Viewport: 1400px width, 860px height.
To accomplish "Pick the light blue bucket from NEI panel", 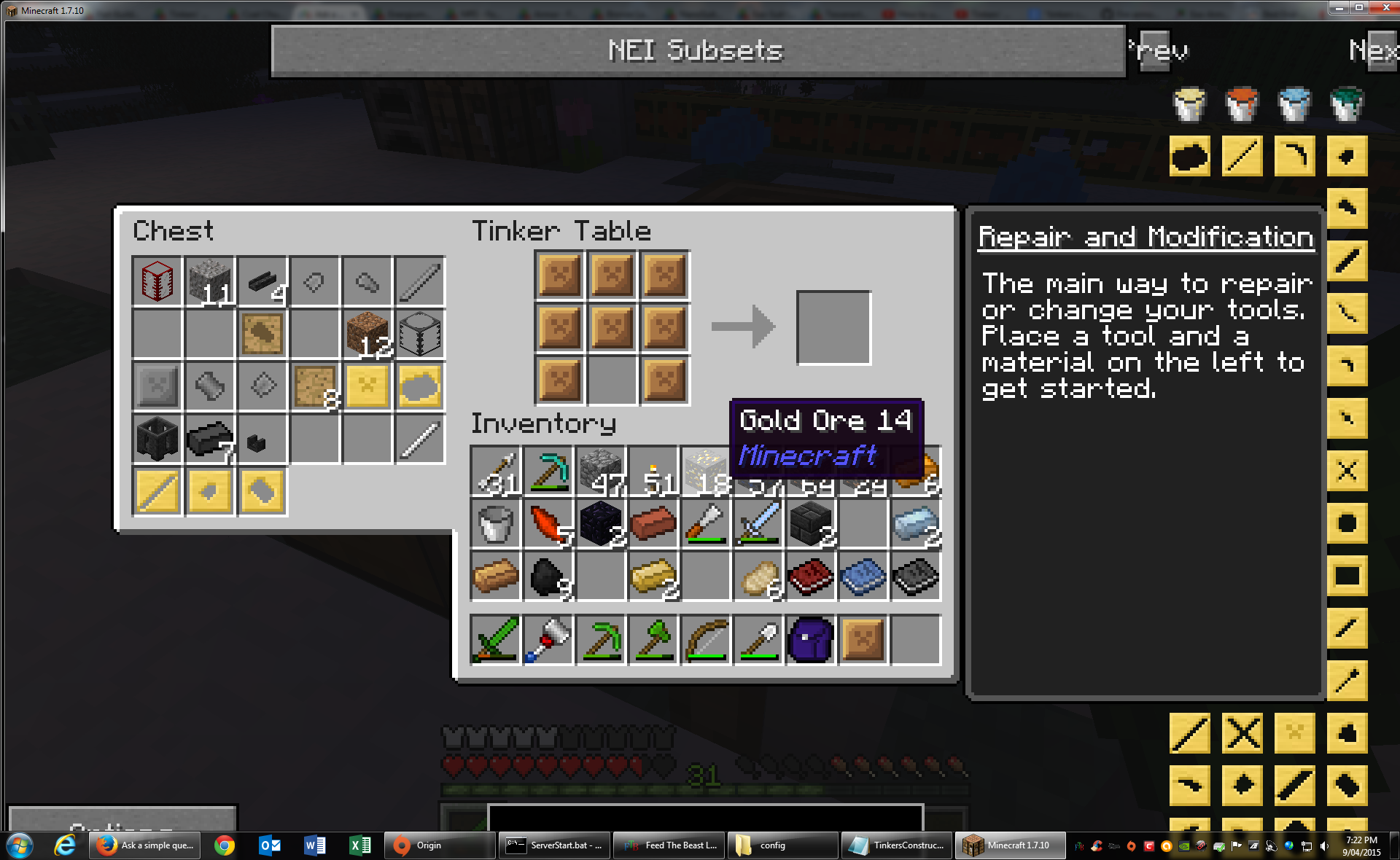I will (x=1294, y=104).
